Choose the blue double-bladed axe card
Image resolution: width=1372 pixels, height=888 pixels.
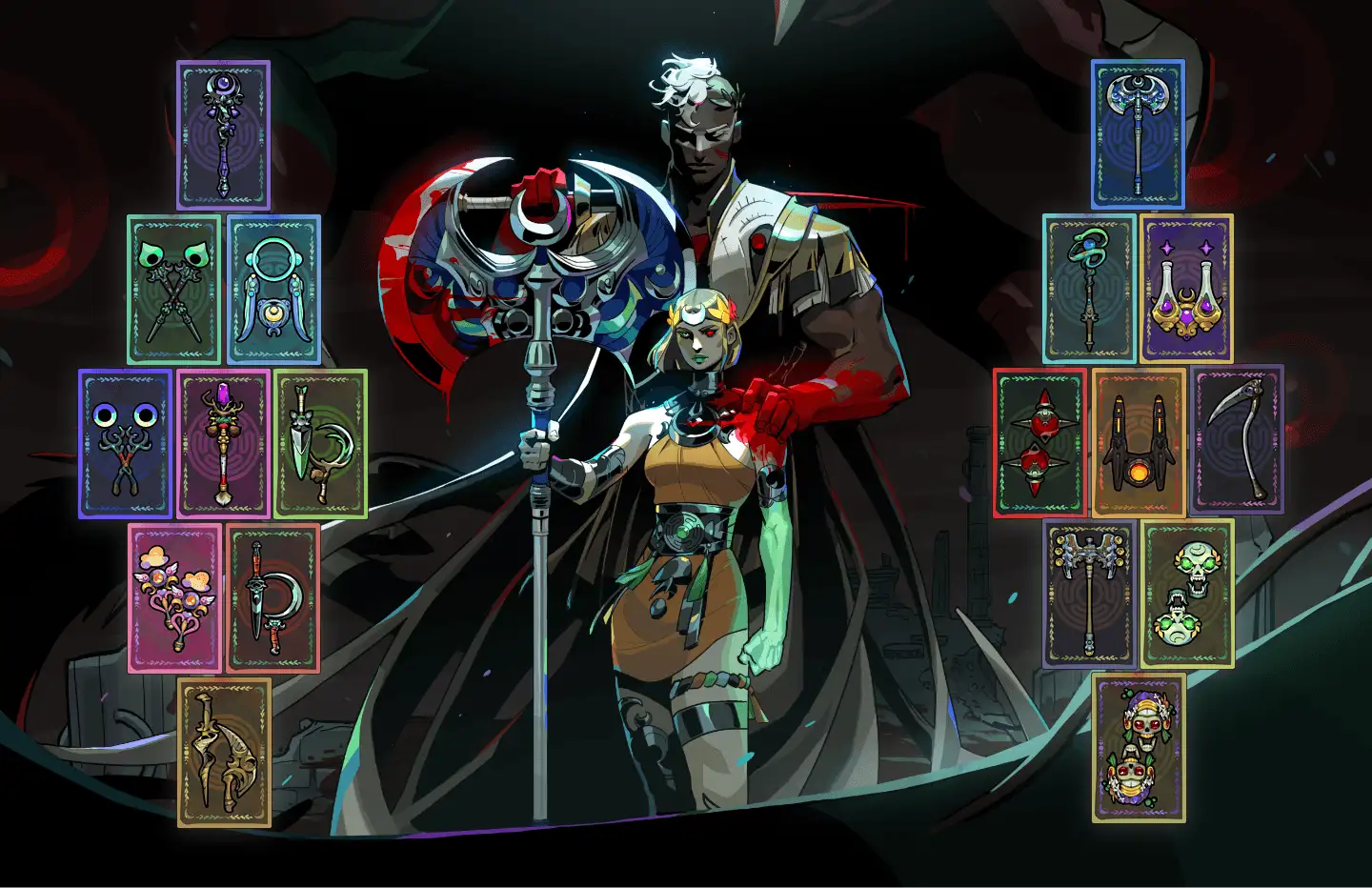(x=1138, y=135)
